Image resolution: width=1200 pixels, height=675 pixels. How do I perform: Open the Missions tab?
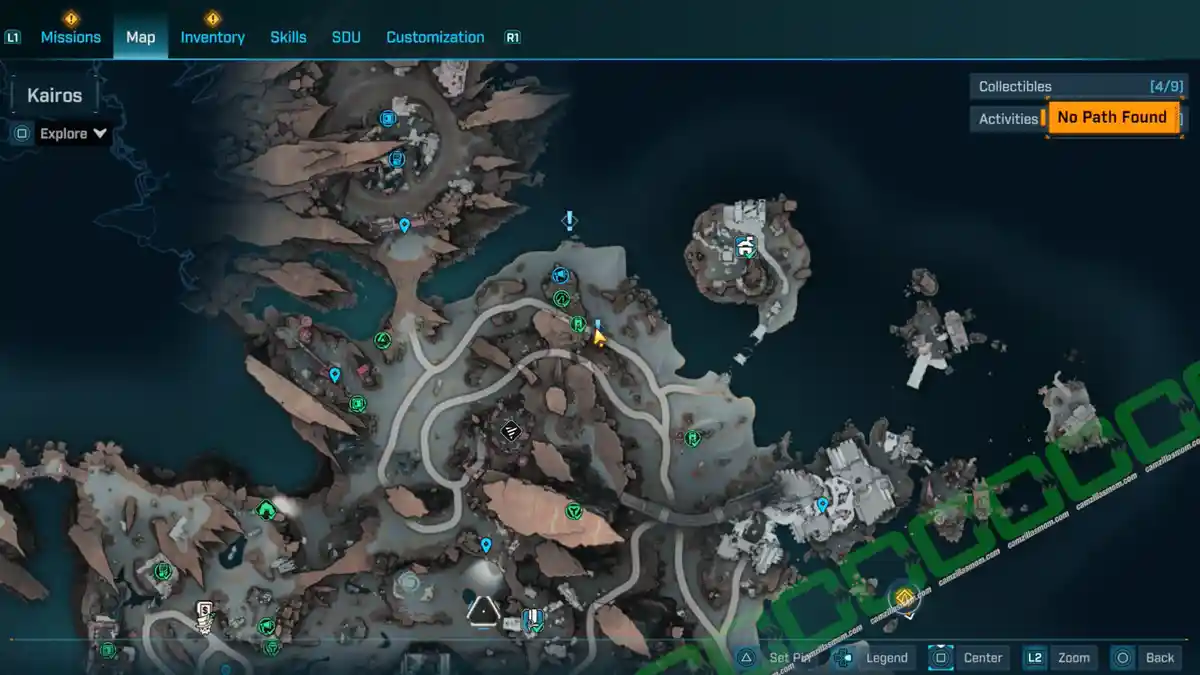click(x=70, y=37)
